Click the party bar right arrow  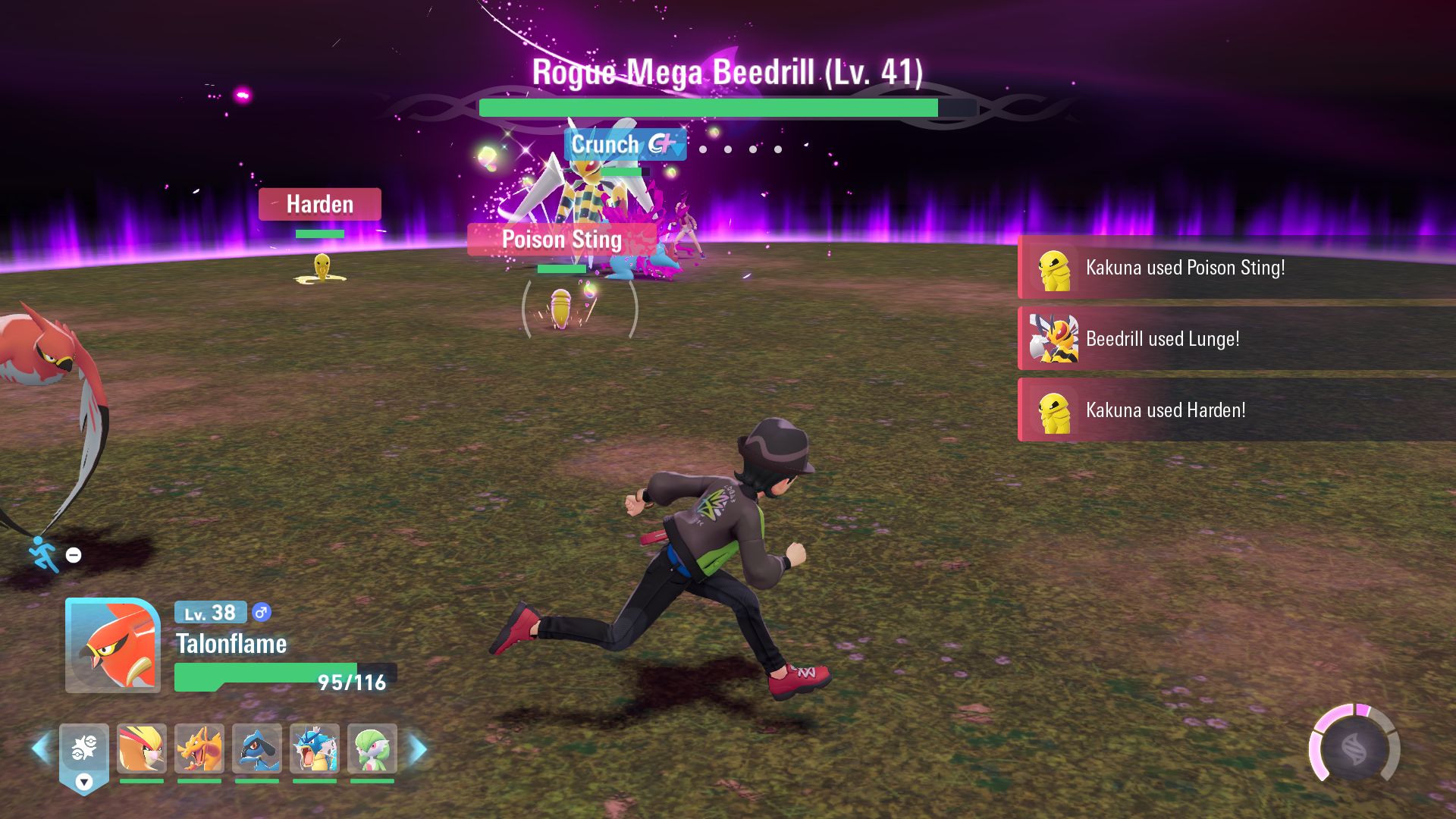tap(418, 748)
